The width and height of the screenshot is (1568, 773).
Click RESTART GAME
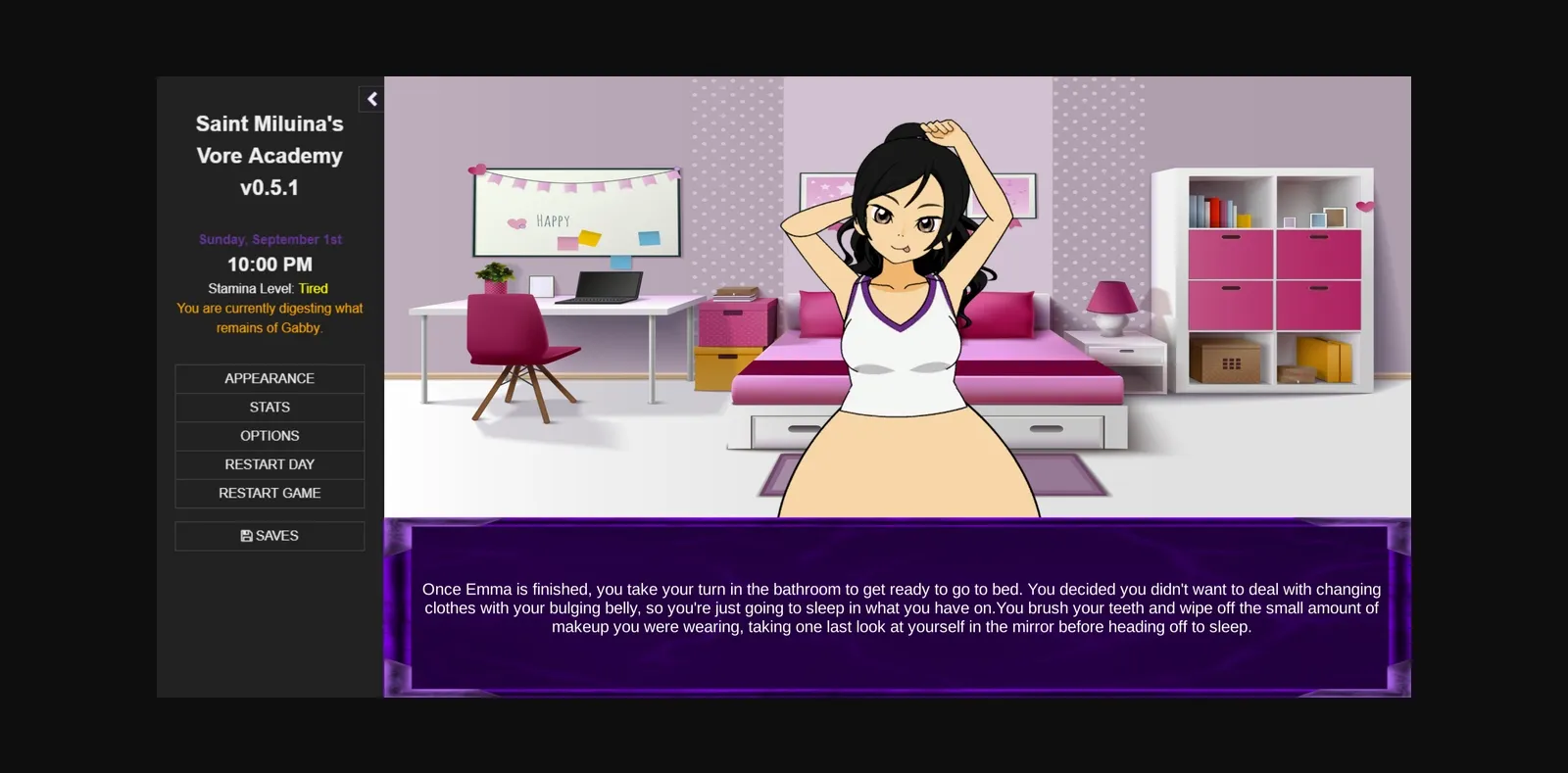[269, 493]
